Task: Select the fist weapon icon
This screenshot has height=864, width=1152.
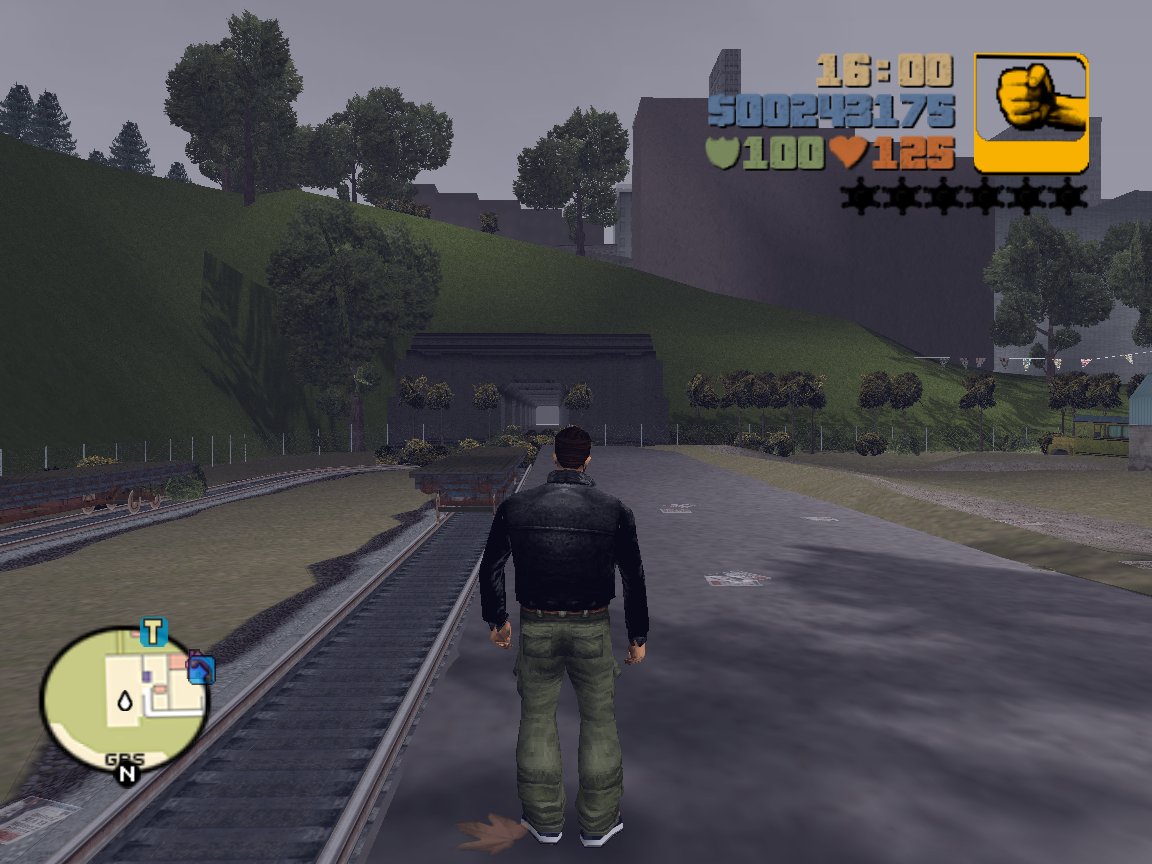Action: point(1031,112)
